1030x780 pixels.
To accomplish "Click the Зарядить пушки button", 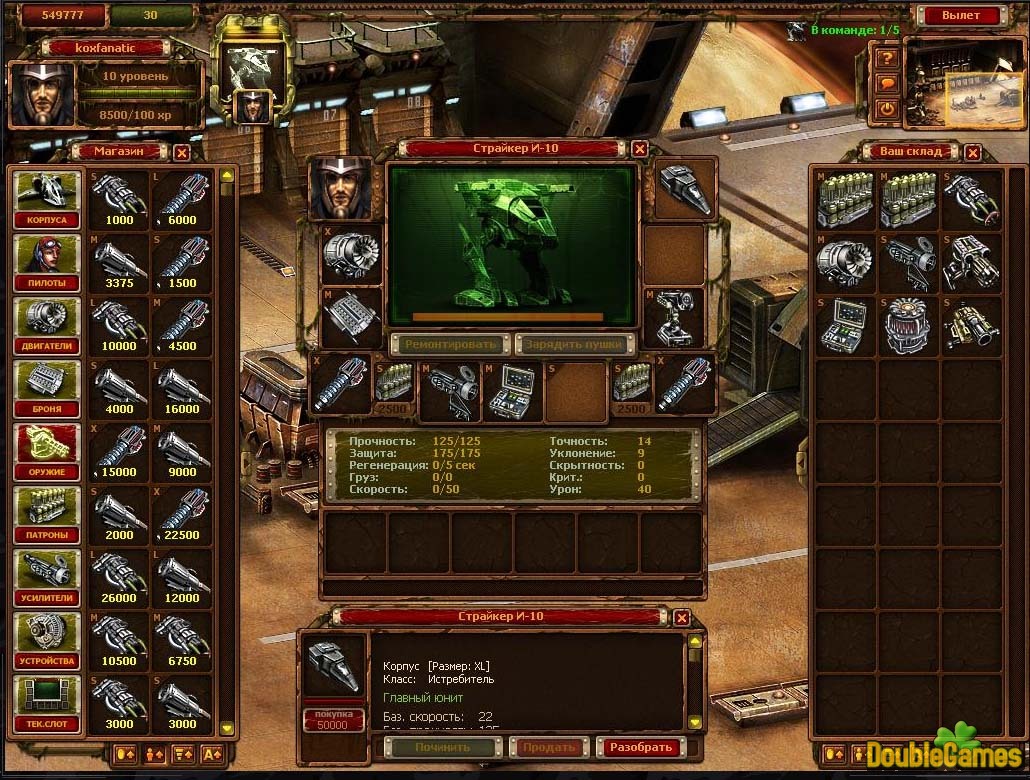I will coord(575,344).
